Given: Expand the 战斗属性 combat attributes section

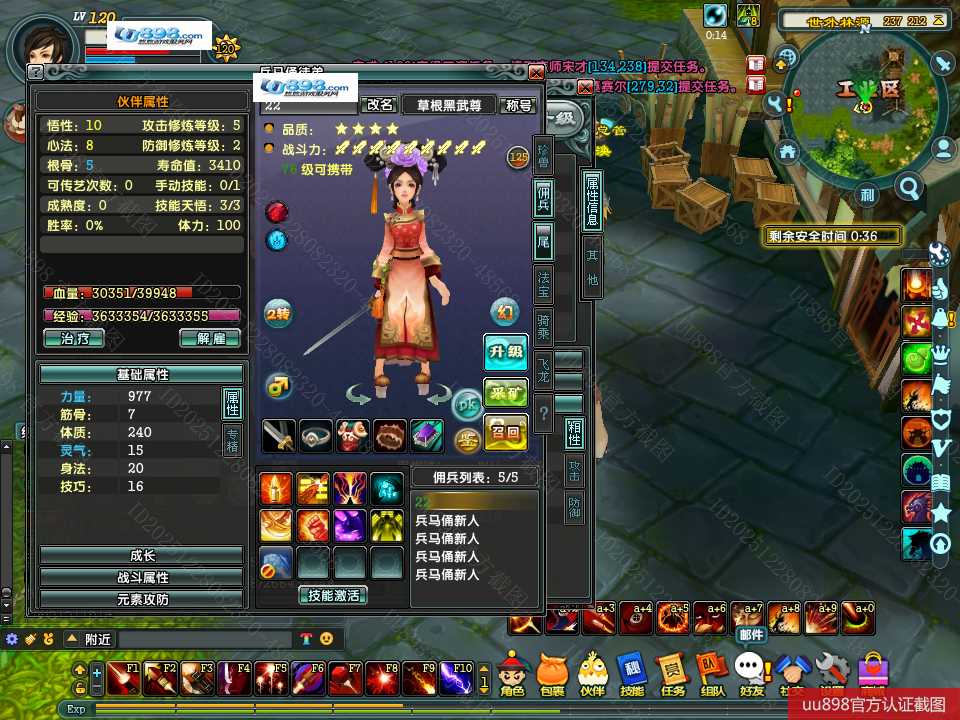Looking at the screenshot, I should (x=142, y=577).
